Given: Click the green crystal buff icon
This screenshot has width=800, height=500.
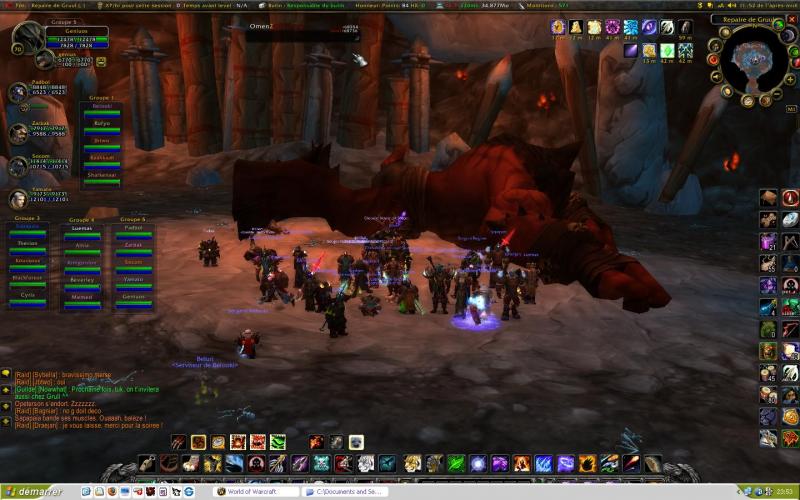Looking at the screenshot, I should point(666,50).
